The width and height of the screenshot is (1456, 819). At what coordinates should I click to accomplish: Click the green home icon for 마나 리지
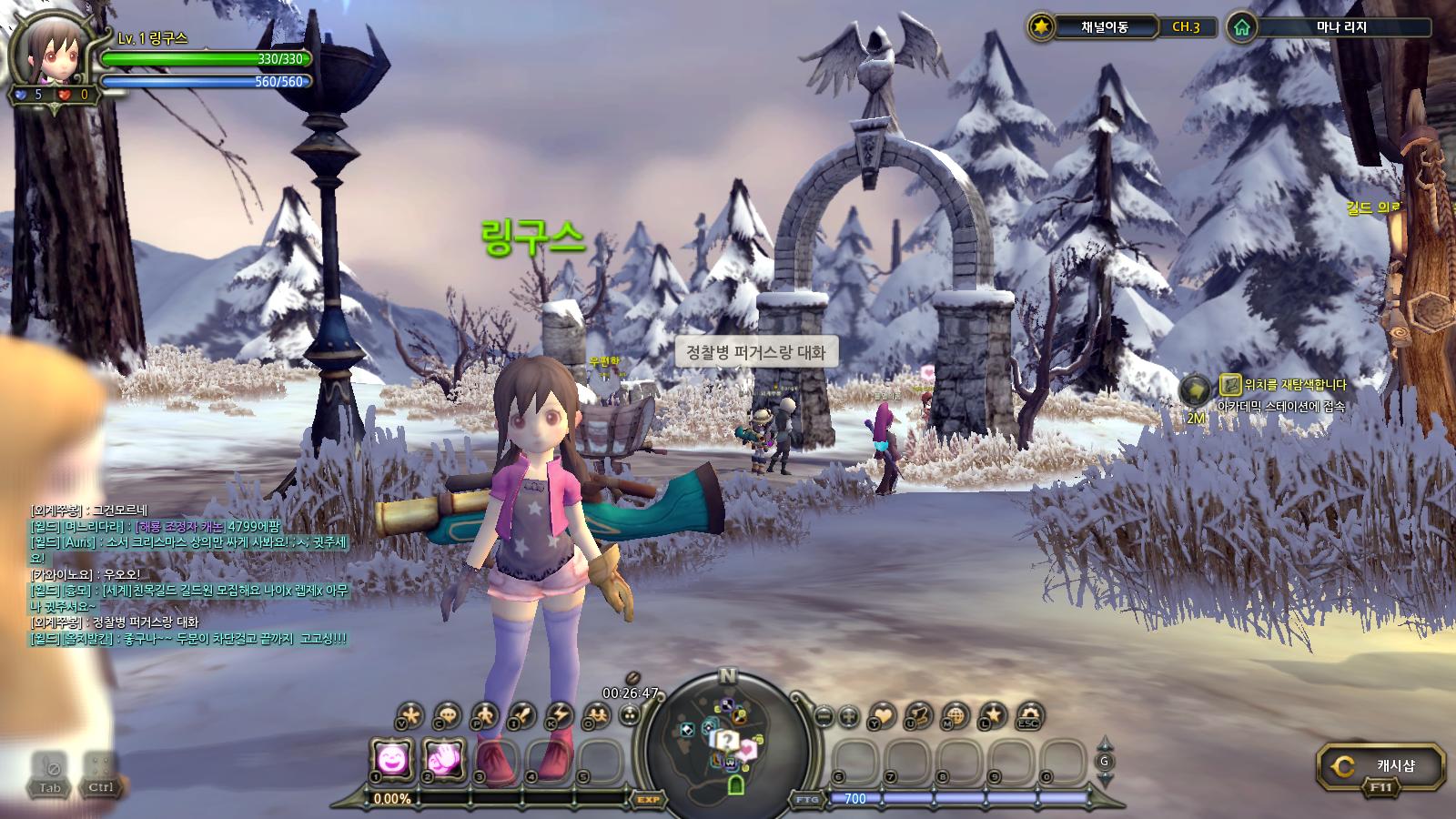click(1241, 27)
